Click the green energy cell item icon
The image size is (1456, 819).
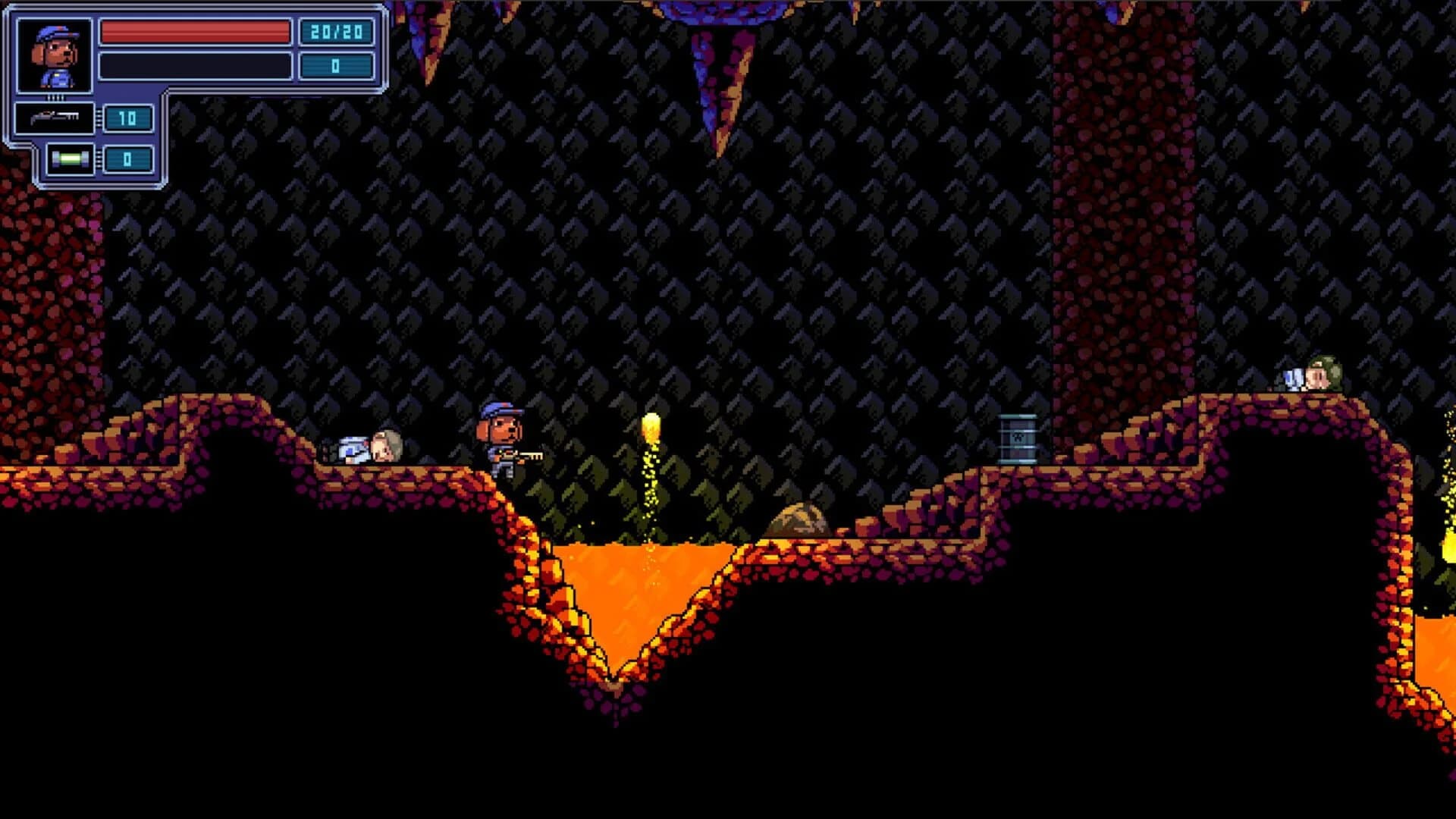pyautogui.click(x=68, y=160)
